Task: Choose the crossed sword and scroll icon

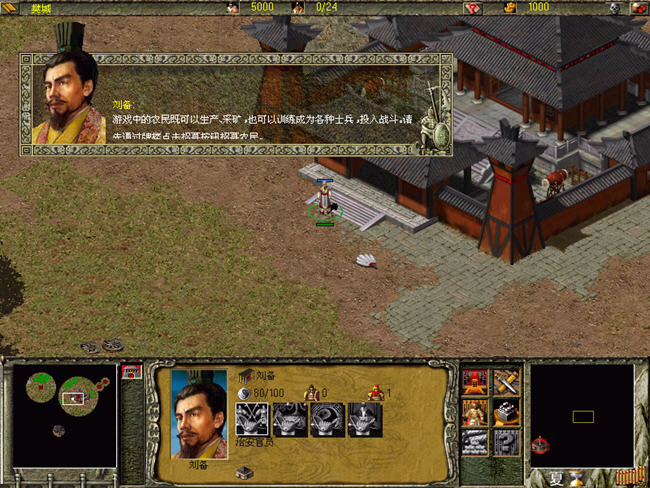Action: click(506, 382)
